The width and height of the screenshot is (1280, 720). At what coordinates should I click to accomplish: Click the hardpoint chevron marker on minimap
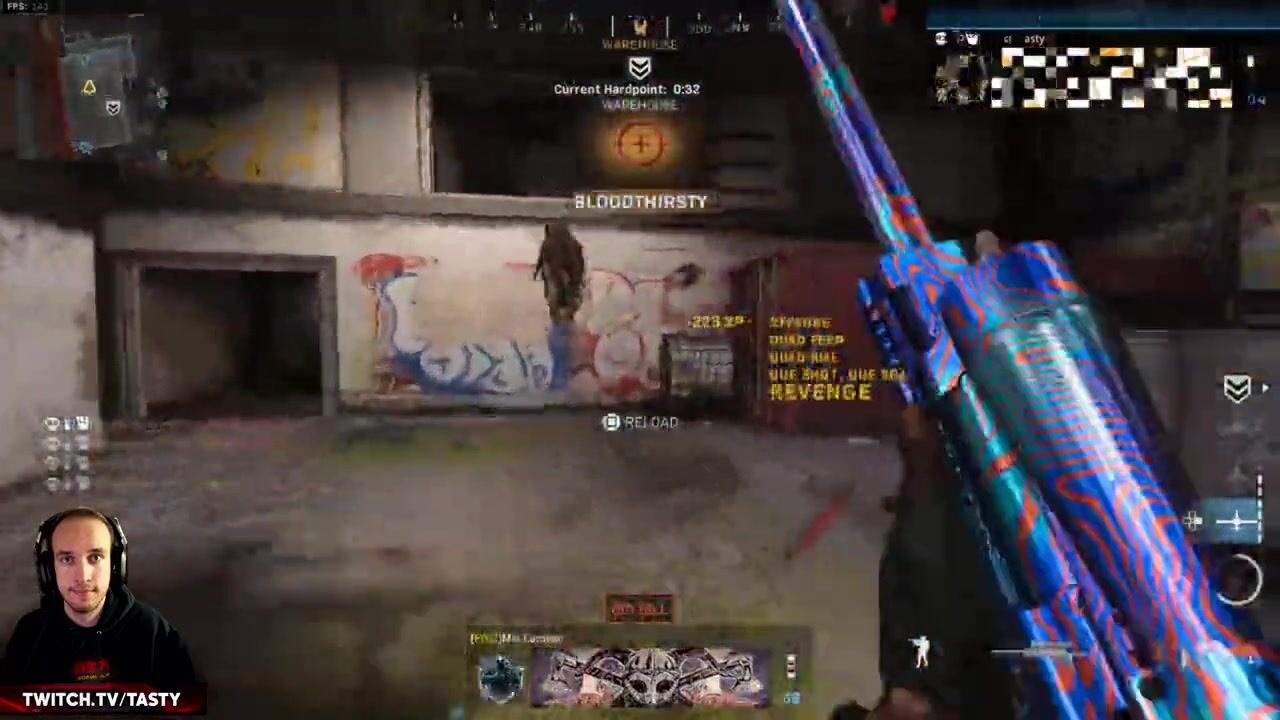(113, 108)
